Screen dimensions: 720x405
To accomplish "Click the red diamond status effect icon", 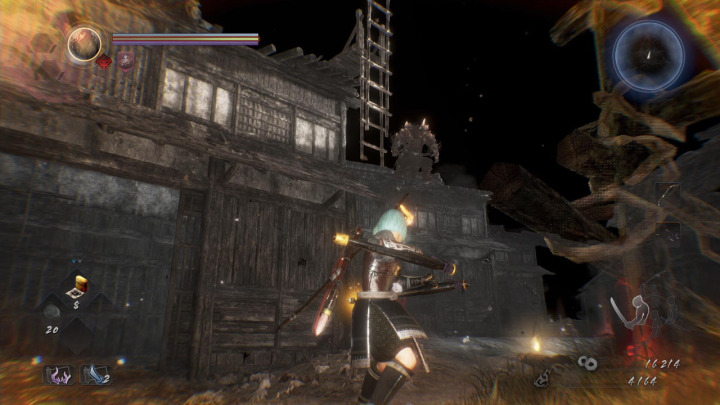I will 104,61.
